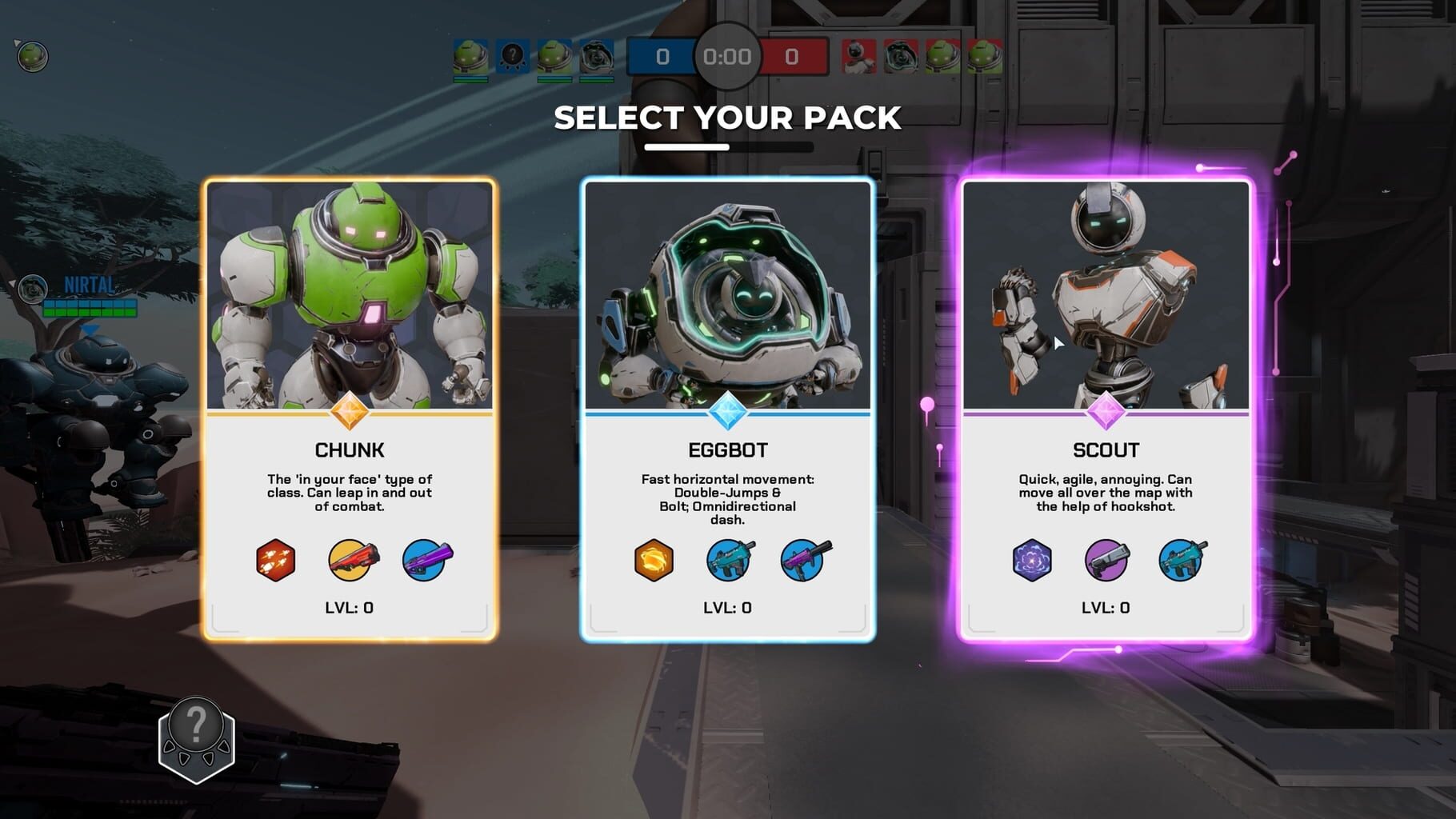Click the blue team score display
Image resolution: width=1456 pixels, height=819 pixels.
(x=662, y=57)
